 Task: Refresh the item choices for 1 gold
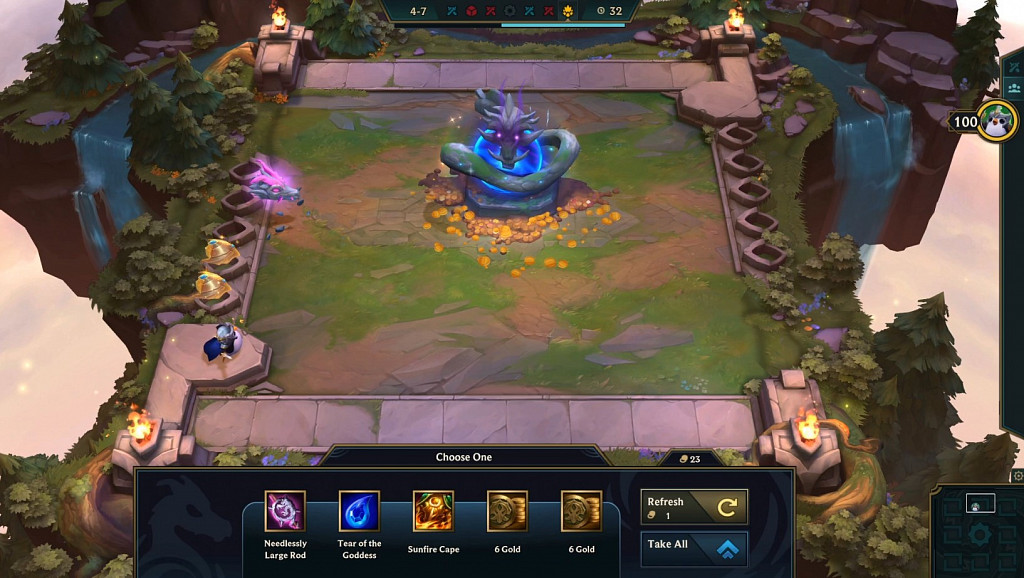pos(695,507)
